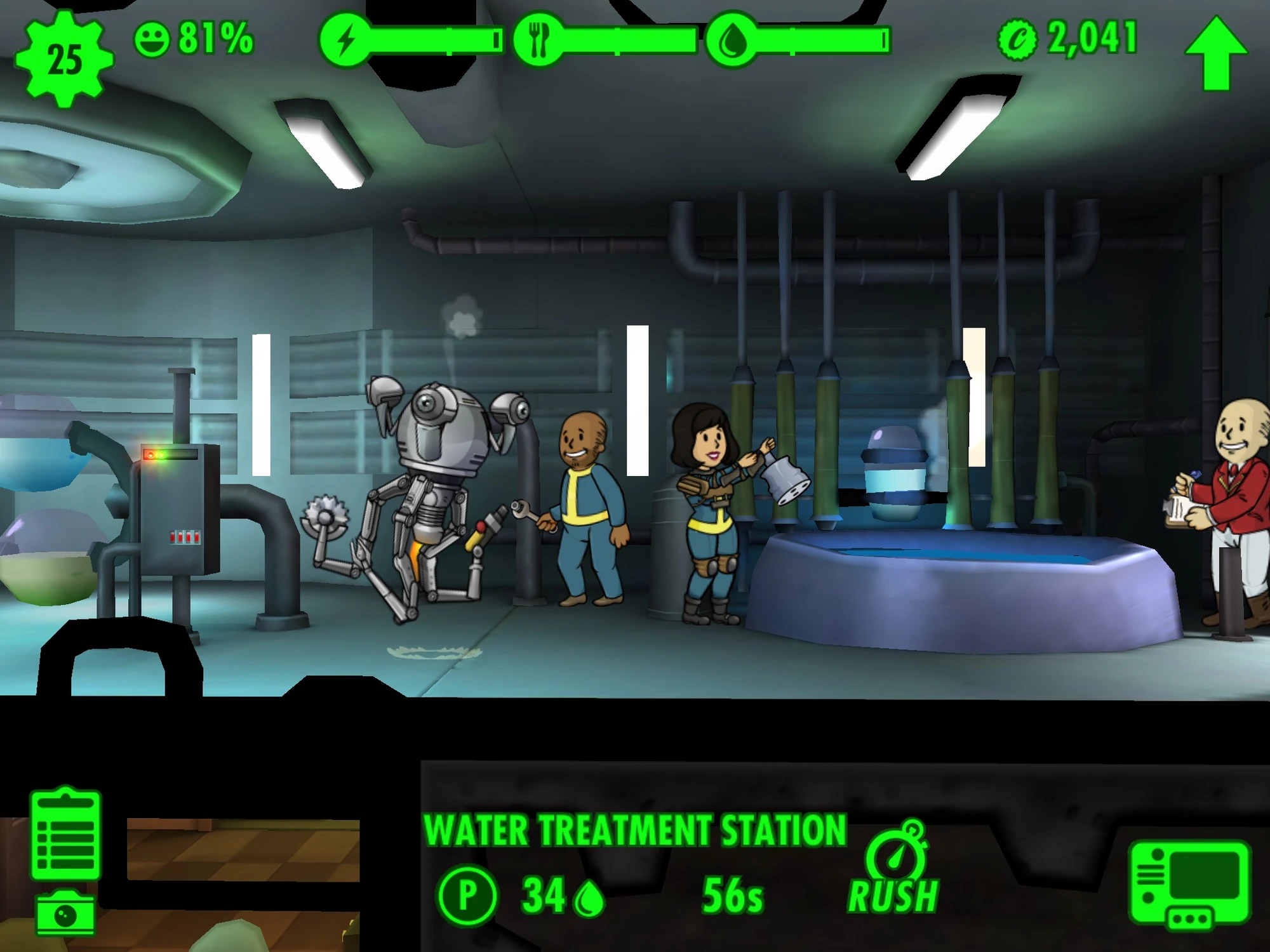Select the power lightning bolt icon
This screenshot has width=1270, height=952.
coord(346,39)
